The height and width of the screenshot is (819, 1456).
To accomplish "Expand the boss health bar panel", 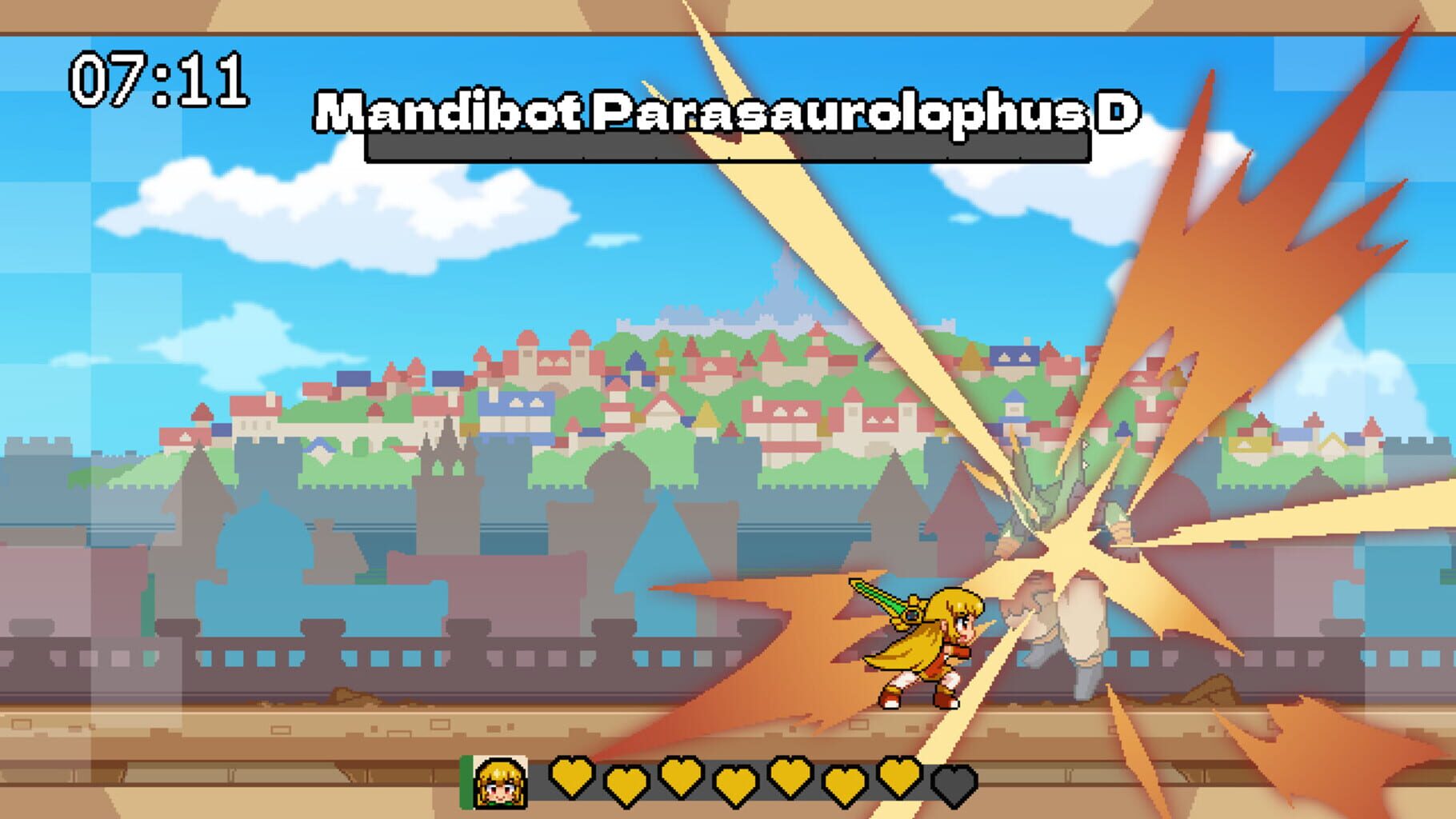I will [x=726, y=148].
